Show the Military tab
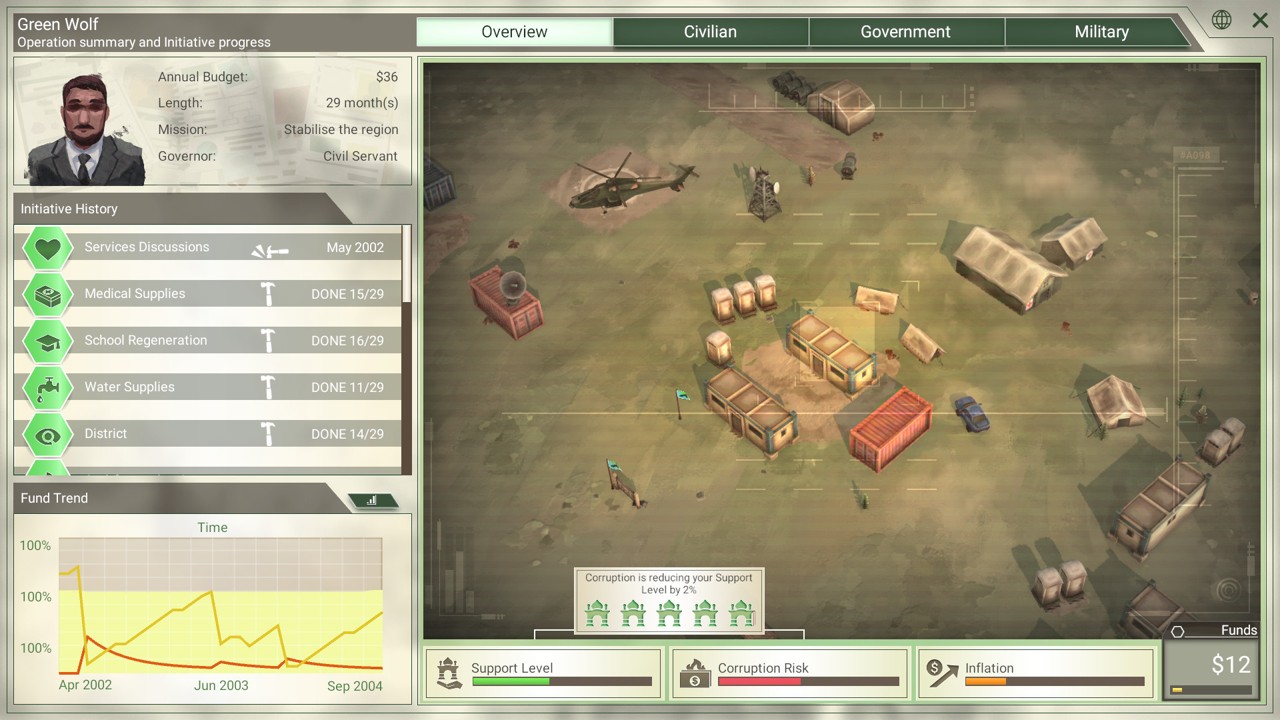Viewport: 1280px width, 720px height. coord(1101,32)
